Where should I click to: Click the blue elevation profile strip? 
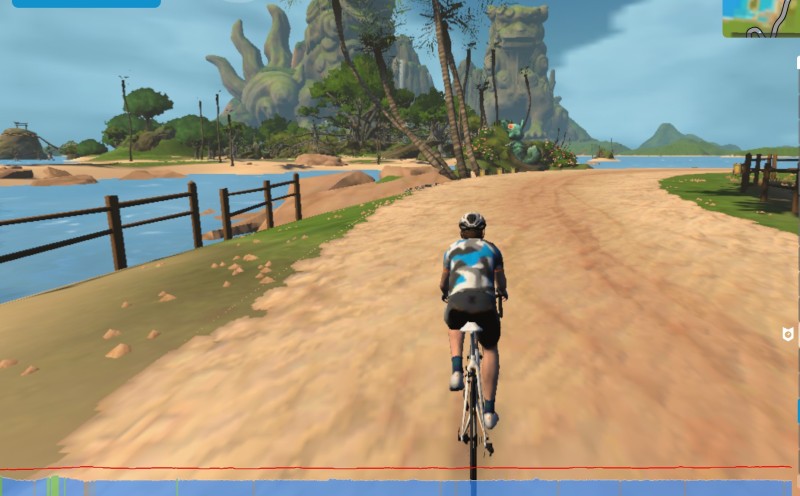pos(400,488)
